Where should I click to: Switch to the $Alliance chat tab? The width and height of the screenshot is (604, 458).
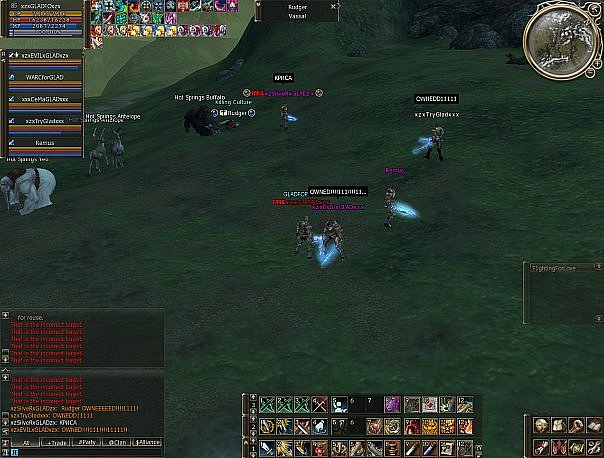tap(148, 441)
